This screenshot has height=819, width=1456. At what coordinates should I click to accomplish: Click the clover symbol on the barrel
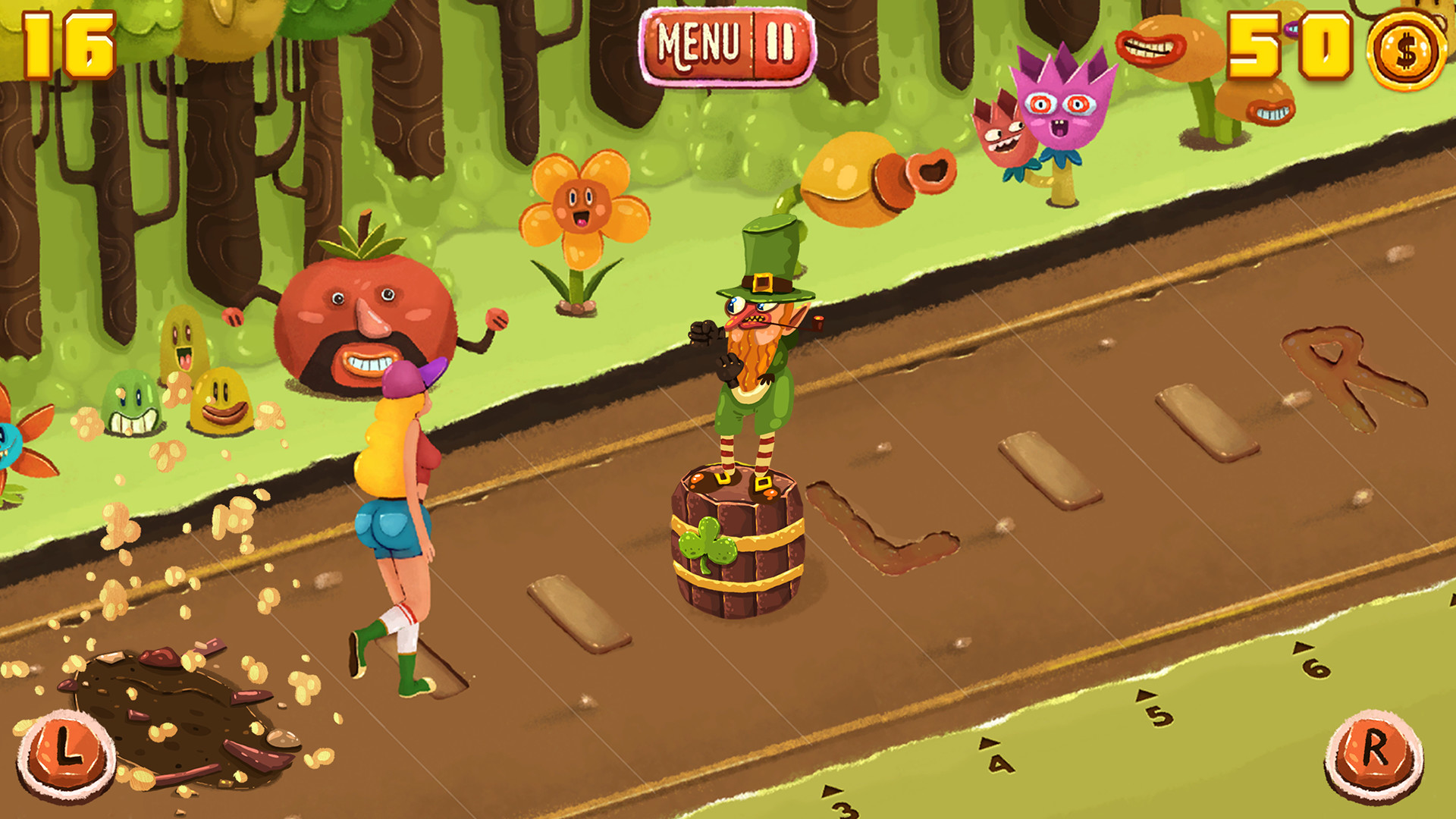pyautogui.click(x=707, y=543)
